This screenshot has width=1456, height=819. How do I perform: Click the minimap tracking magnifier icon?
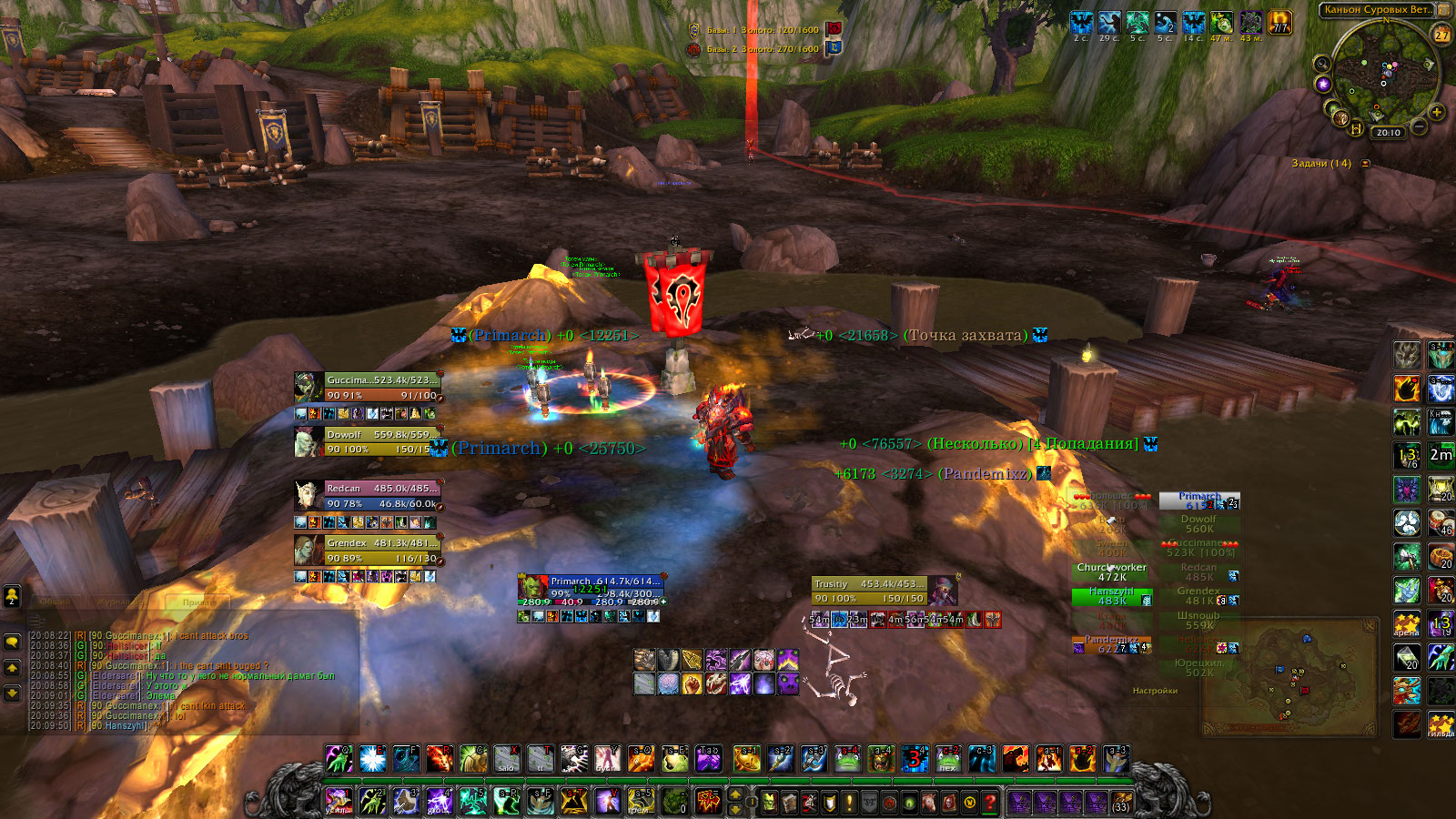click(x=1321, y=64)
